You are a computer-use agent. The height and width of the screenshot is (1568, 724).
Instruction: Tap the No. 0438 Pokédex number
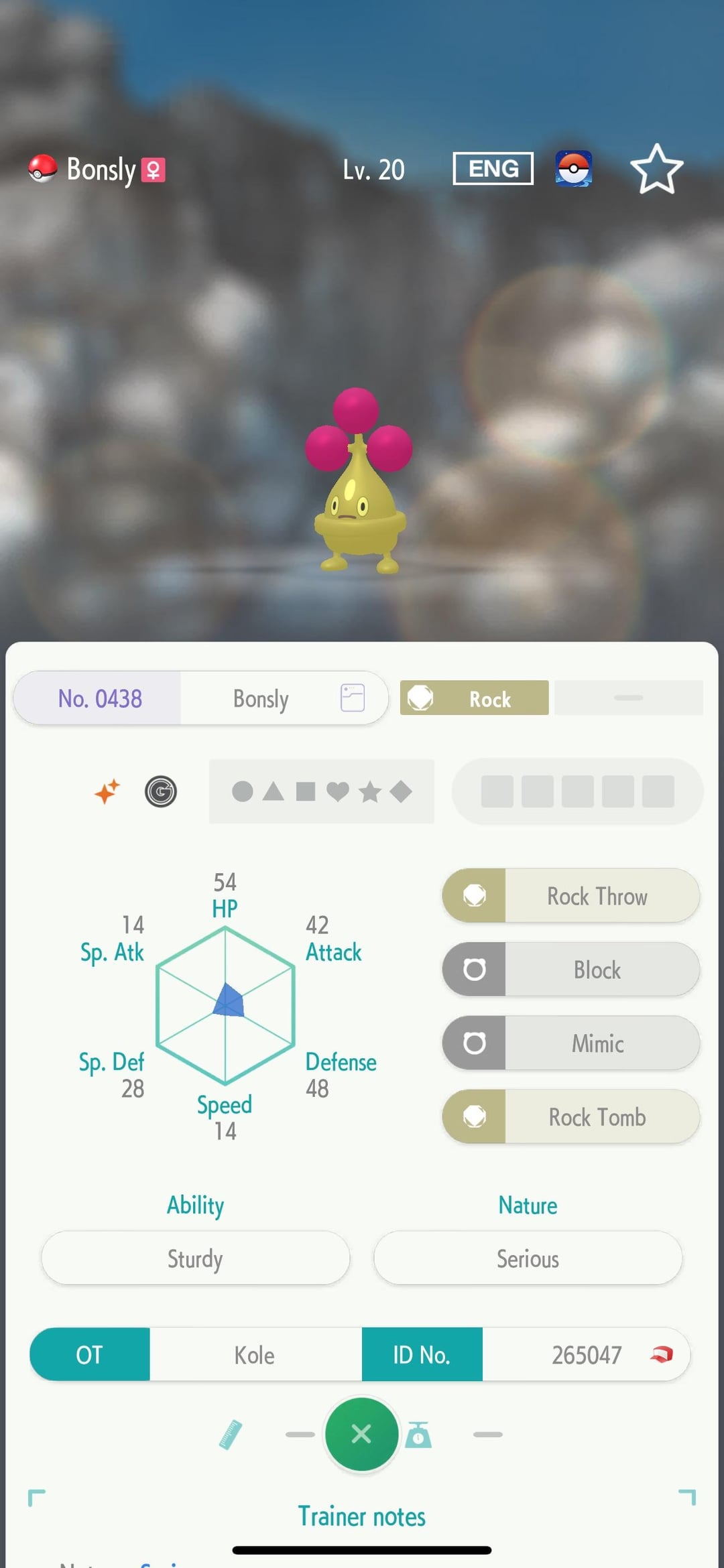tap(100, 698)
